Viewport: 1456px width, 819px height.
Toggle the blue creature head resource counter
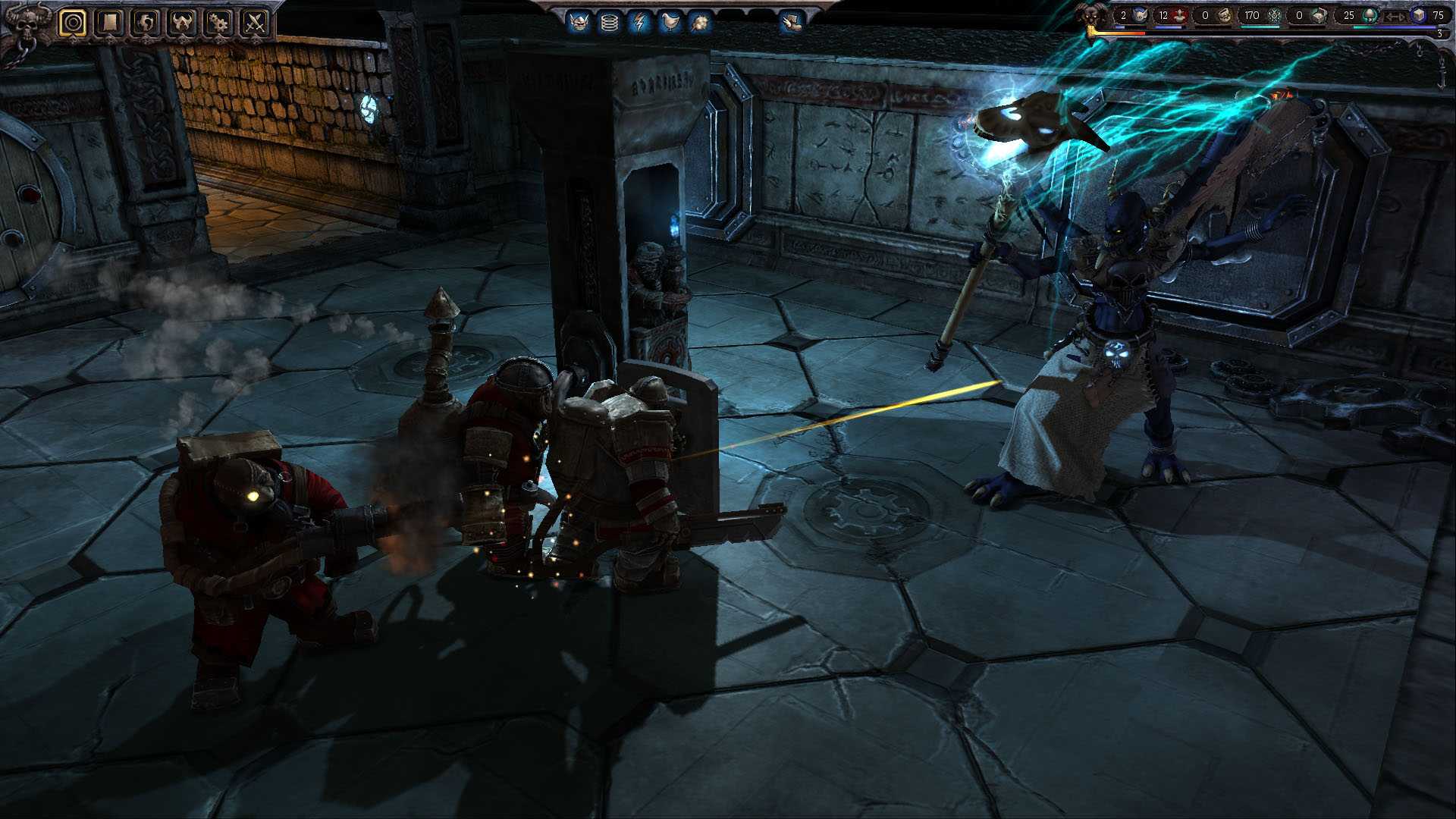click(1138, 15)
